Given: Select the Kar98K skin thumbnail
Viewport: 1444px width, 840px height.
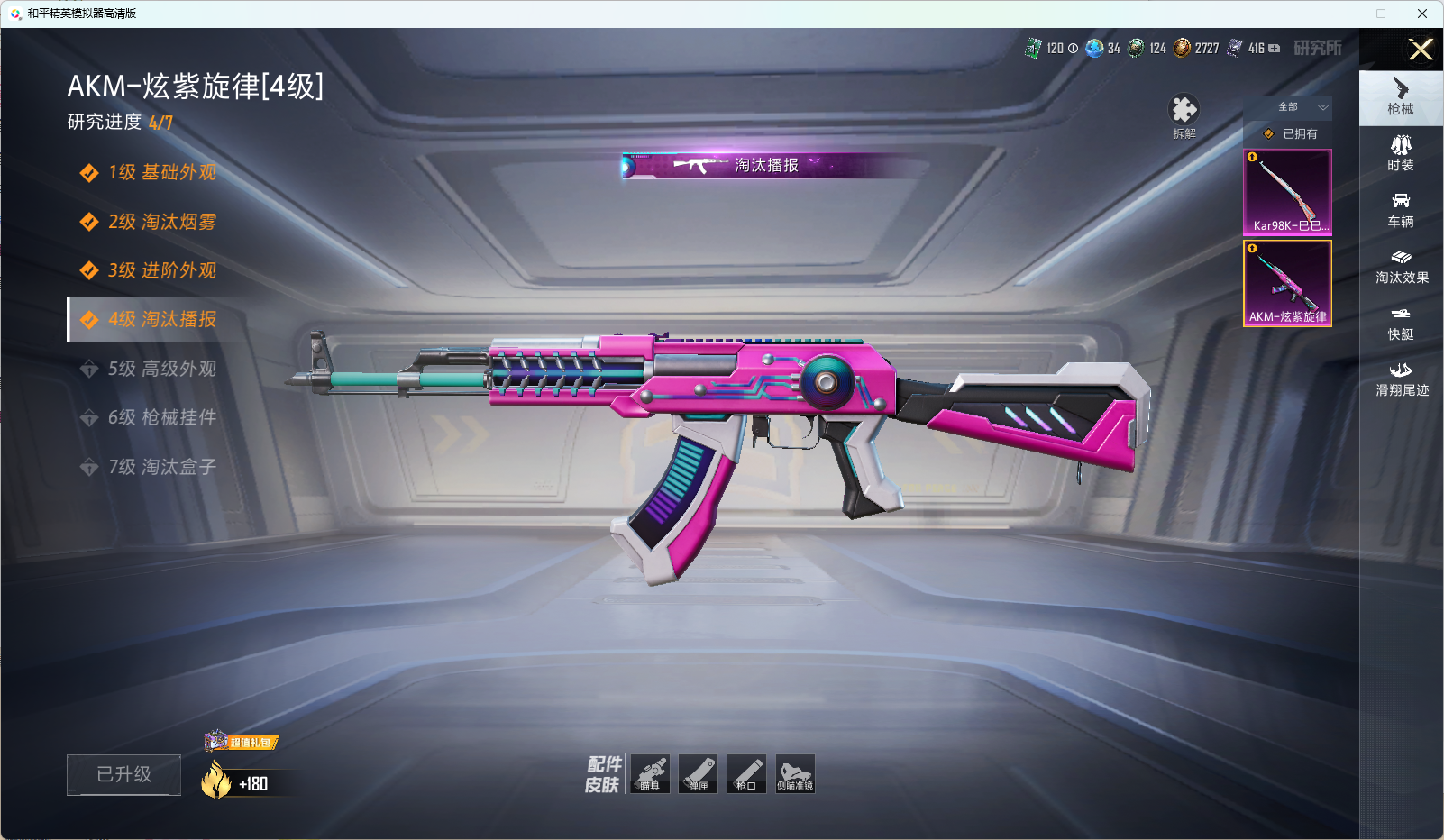Looking at the screenshot, I should (1287, 192).
